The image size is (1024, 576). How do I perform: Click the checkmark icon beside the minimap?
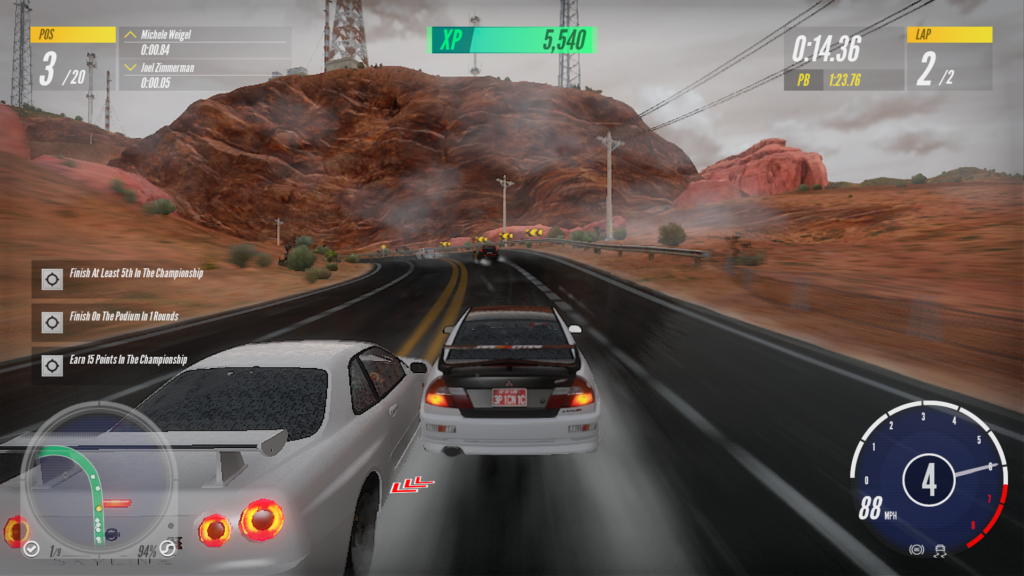[32, 548]
